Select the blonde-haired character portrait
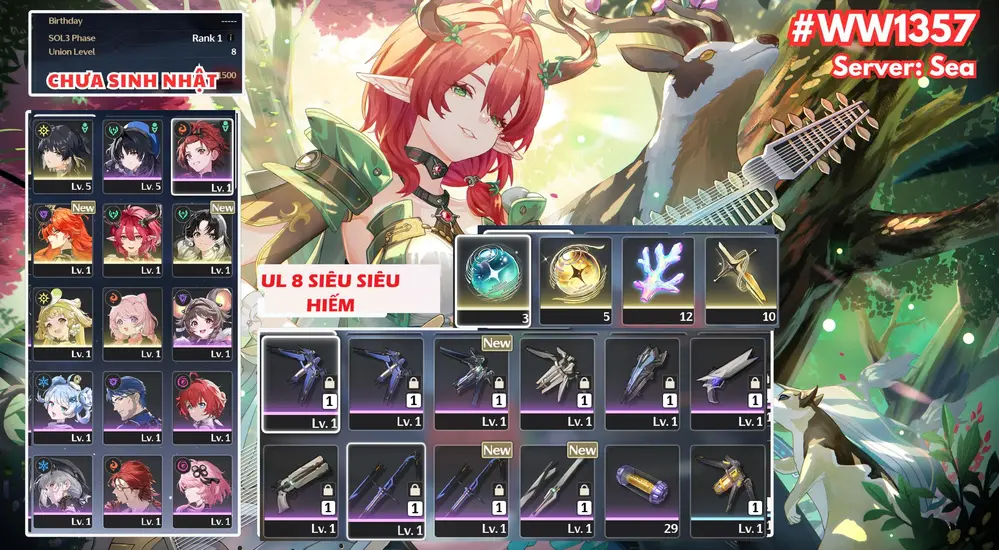The image size is (999, 550). (63, 320)
